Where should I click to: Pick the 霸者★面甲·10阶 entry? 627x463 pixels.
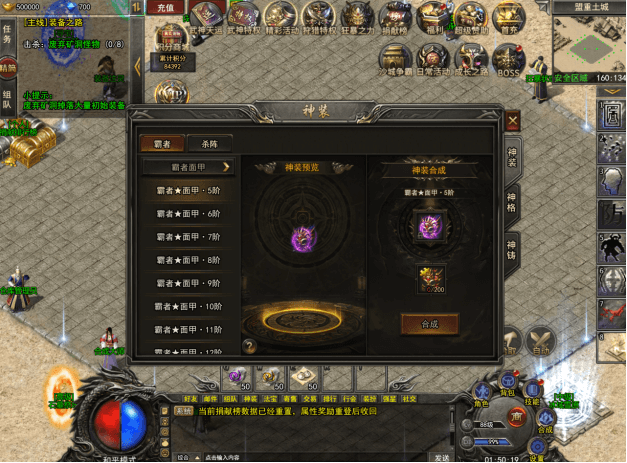tap(189, 305)
